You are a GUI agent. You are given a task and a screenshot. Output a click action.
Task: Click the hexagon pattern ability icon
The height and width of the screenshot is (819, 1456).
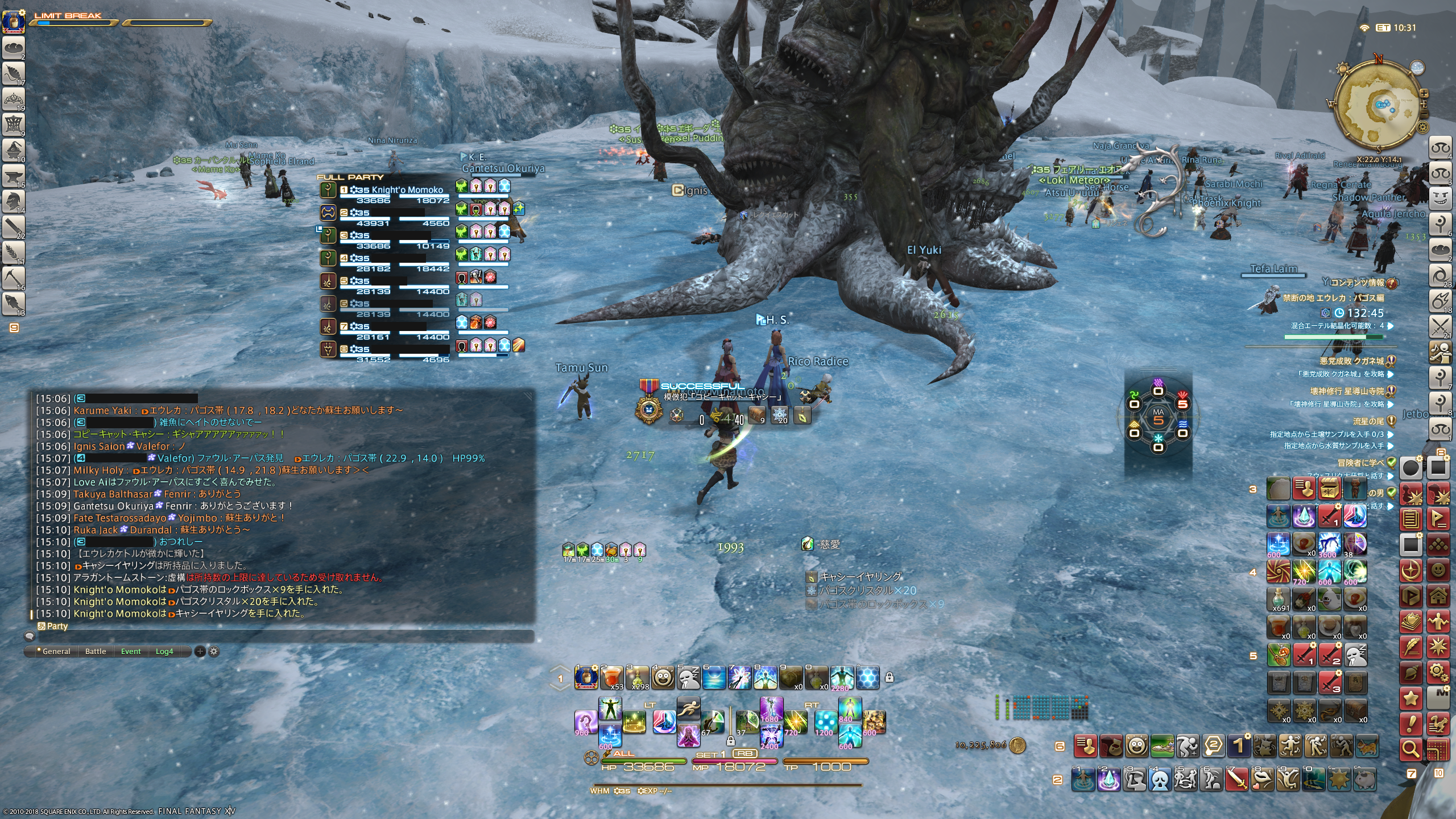[868, 677]
